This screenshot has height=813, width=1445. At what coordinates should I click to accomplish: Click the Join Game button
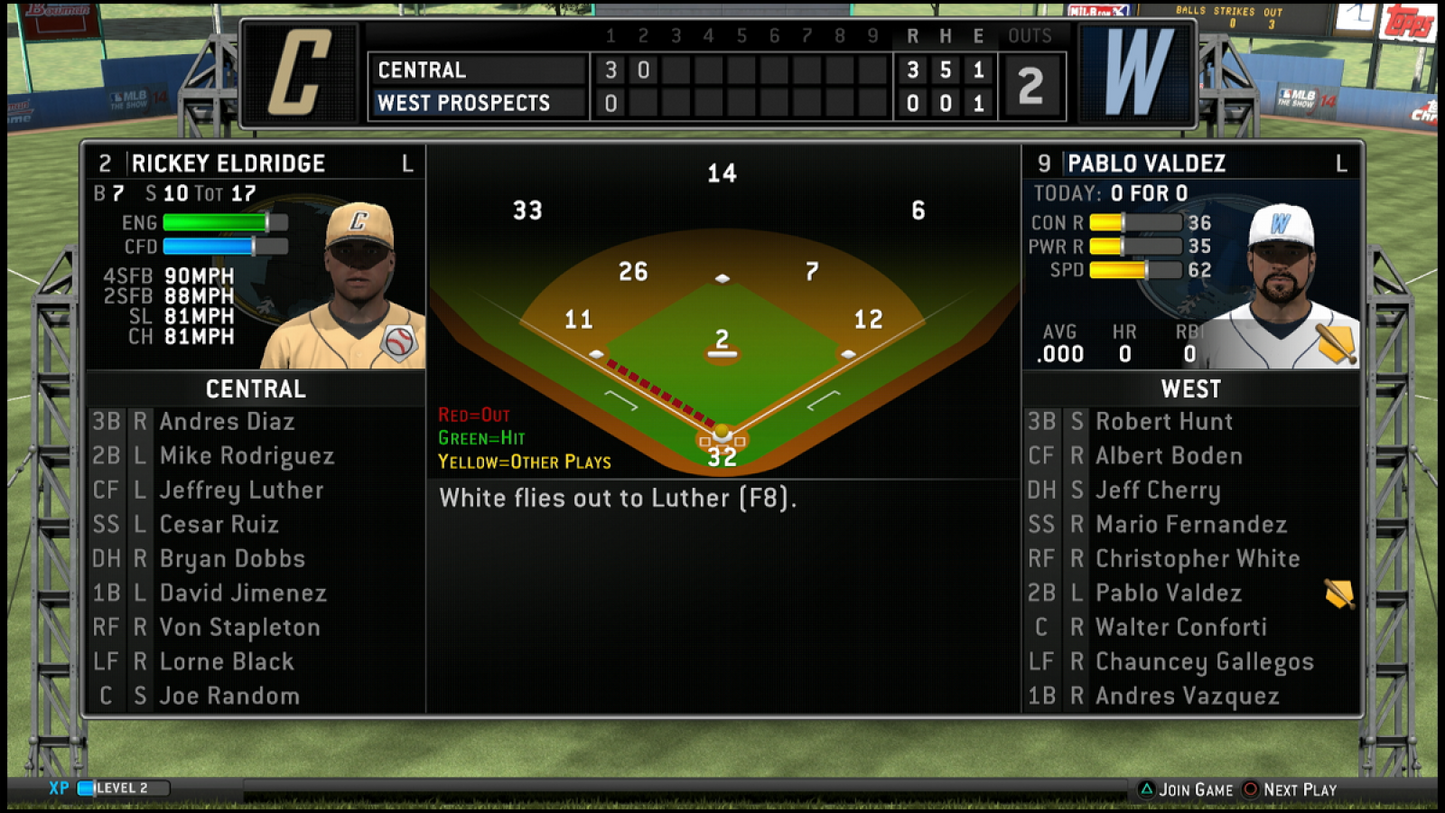click(1198, 789)
